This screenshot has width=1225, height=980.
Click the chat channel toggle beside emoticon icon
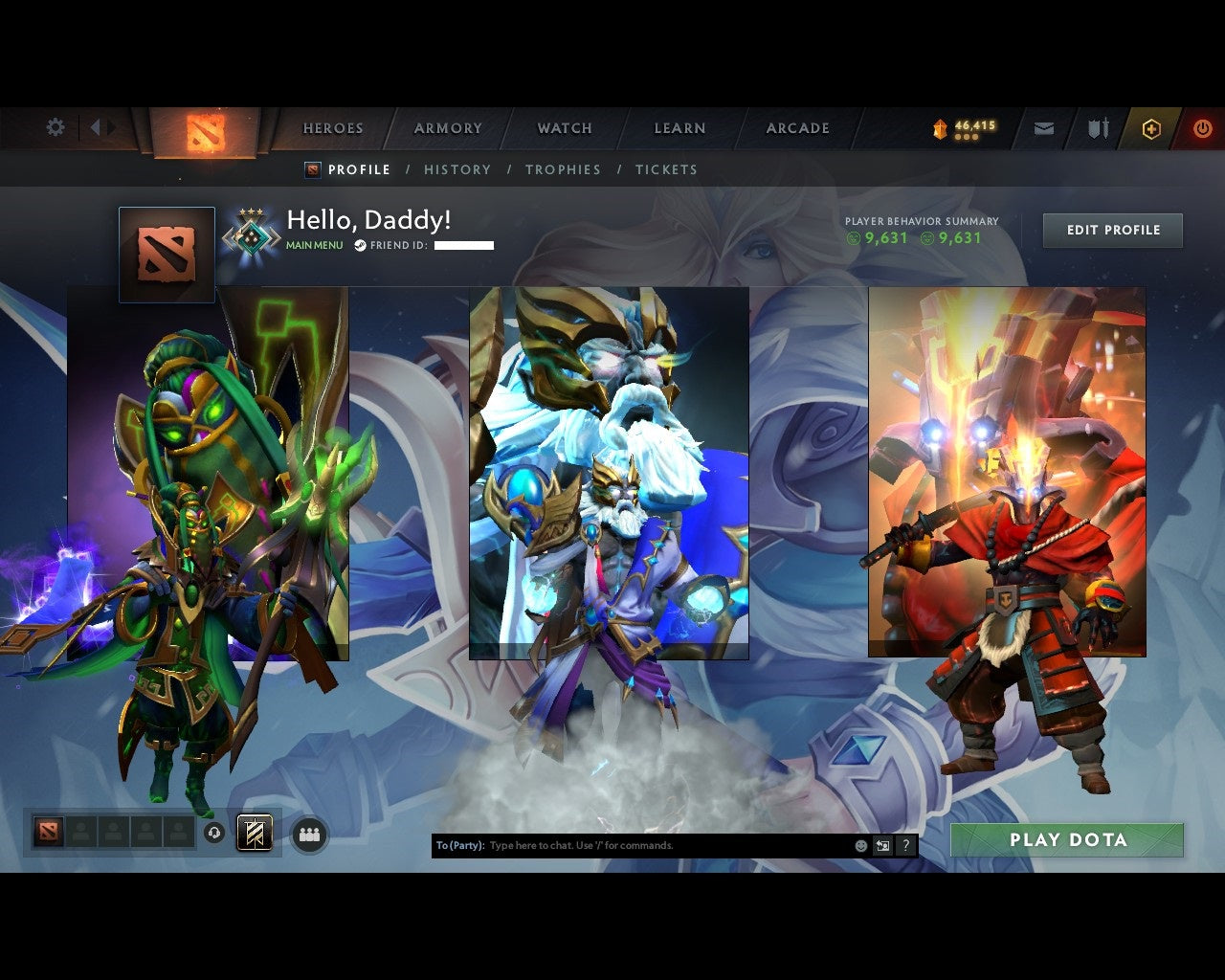click(x=882, y=846)
